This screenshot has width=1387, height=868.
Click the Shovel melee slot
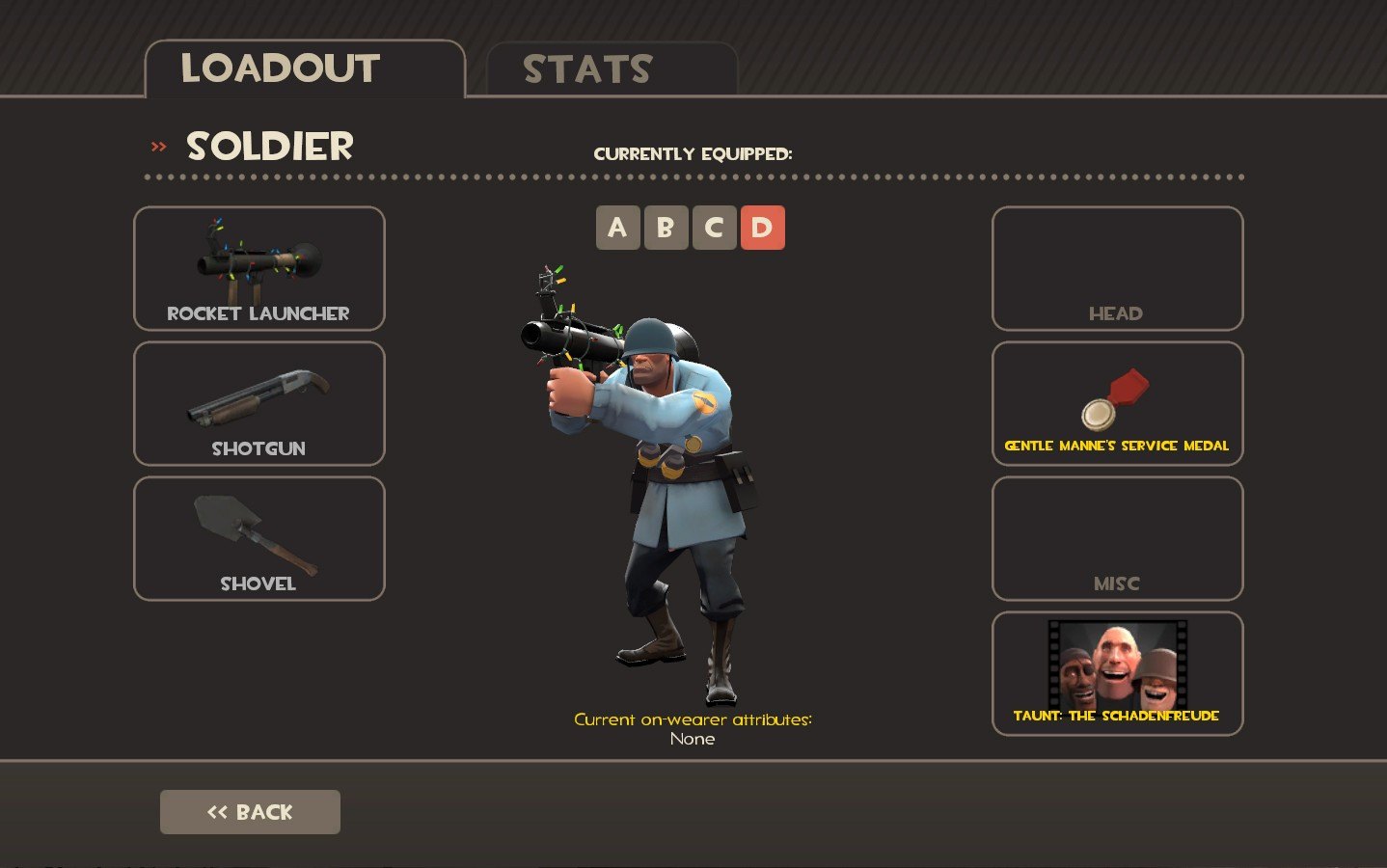(x=258, y=539)
